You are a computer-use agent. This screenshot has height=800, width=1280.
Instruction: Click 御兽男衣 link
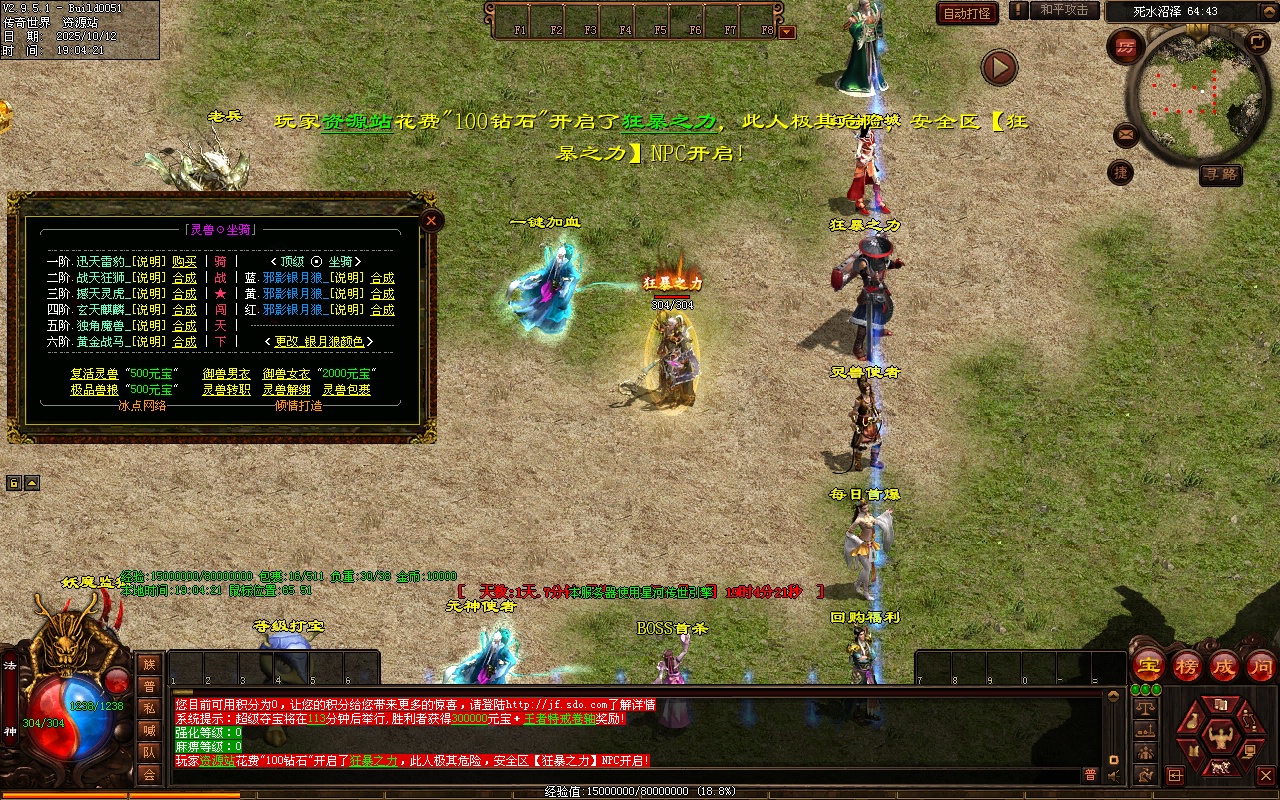click(226, 374)
